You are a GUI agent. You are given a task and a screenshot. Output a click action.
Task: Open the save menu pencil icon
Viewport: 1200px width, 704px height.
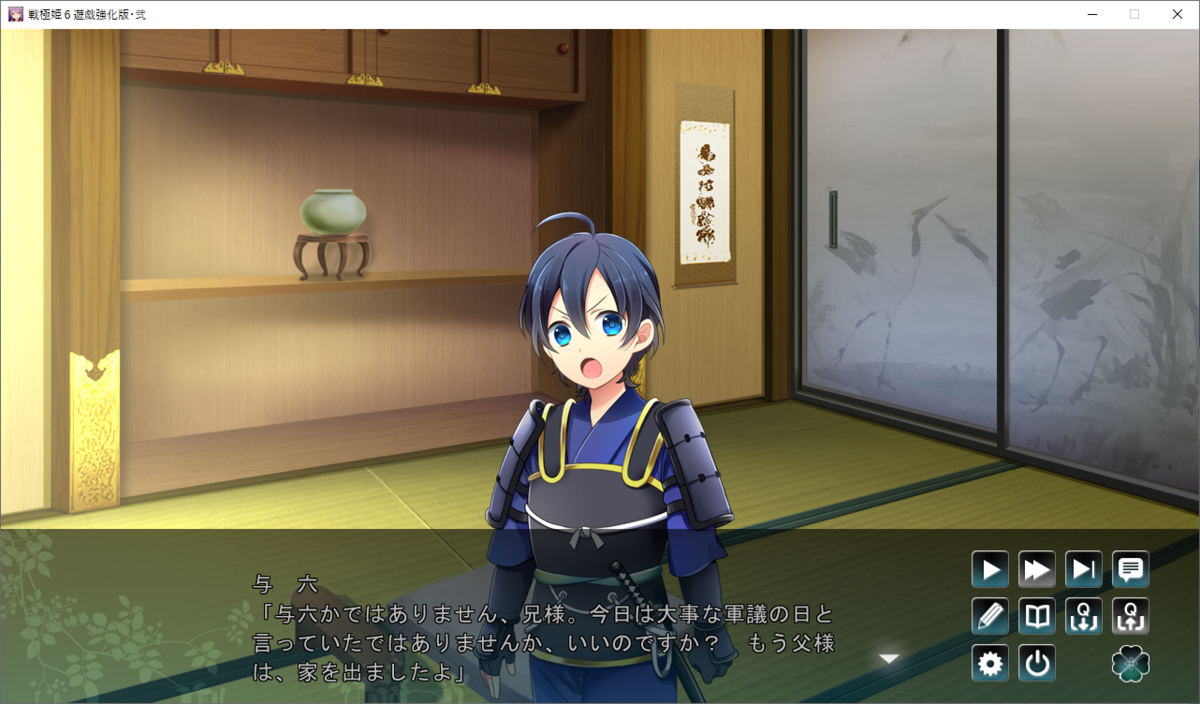[990, 616]
